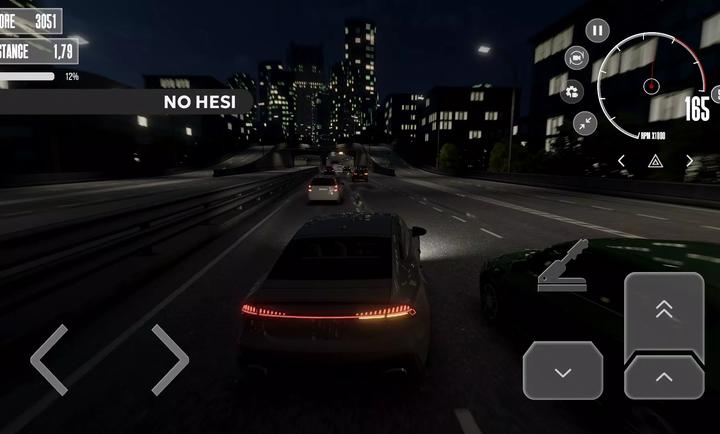Tap the inward arrows icon
The image size is (720, 434).
coord(585,124)
